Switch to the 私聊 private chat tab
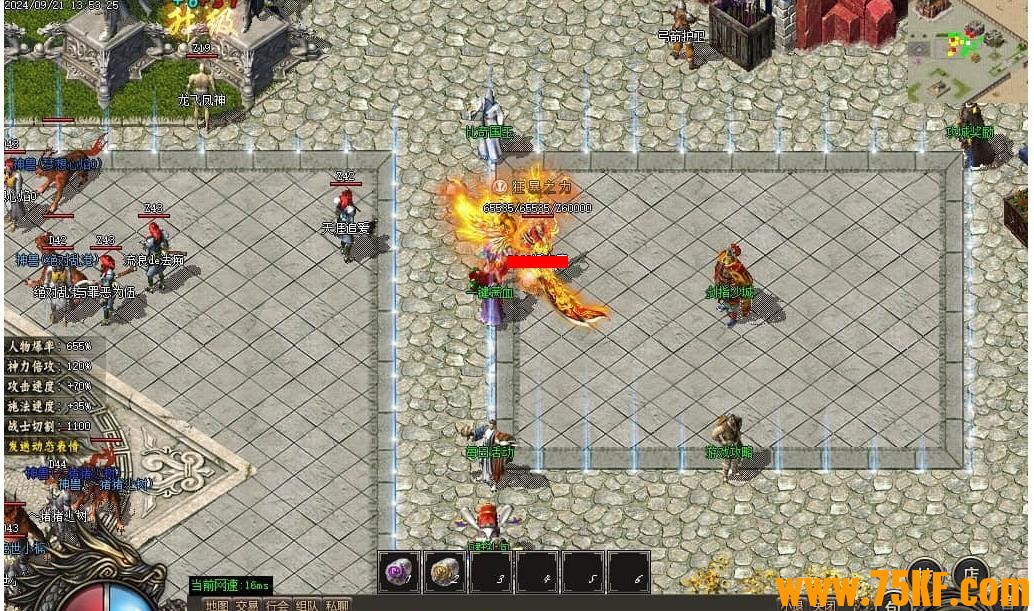The width and height of the screenshot is (1034, 611). [x=337, y=604]
